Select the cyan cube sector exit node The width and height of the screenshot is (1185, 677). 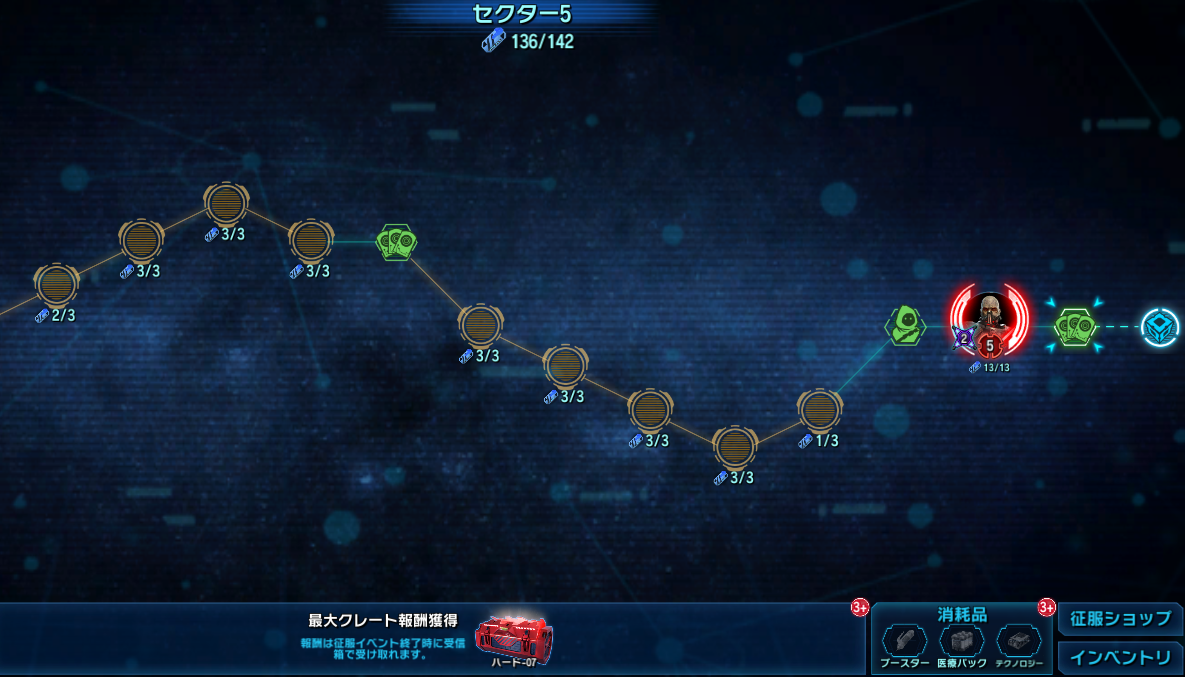pyautogui.click(x=1160, y=327)
